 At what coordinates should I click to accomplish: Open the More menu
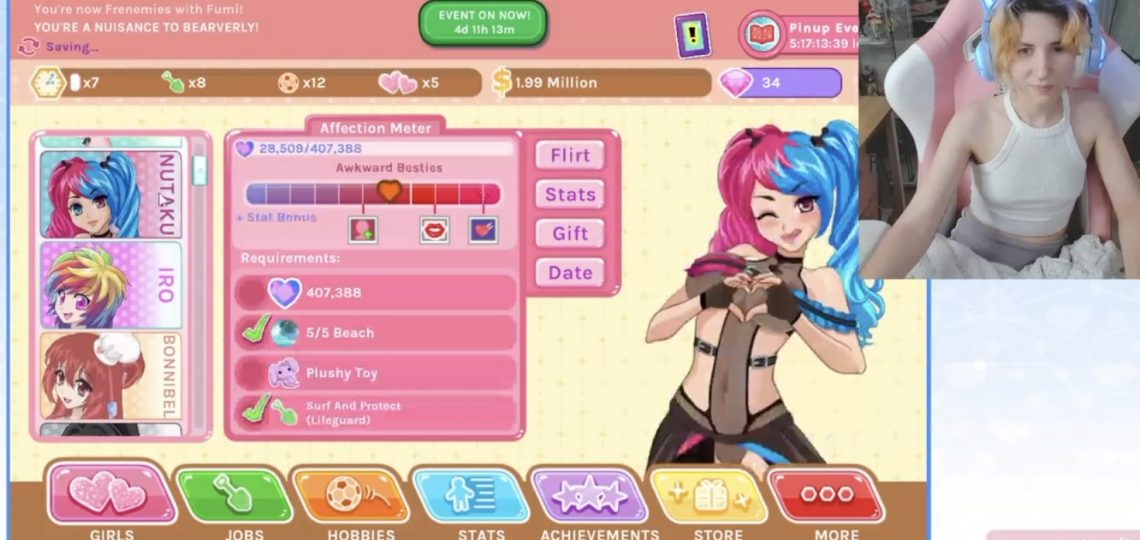click(827, 494)
